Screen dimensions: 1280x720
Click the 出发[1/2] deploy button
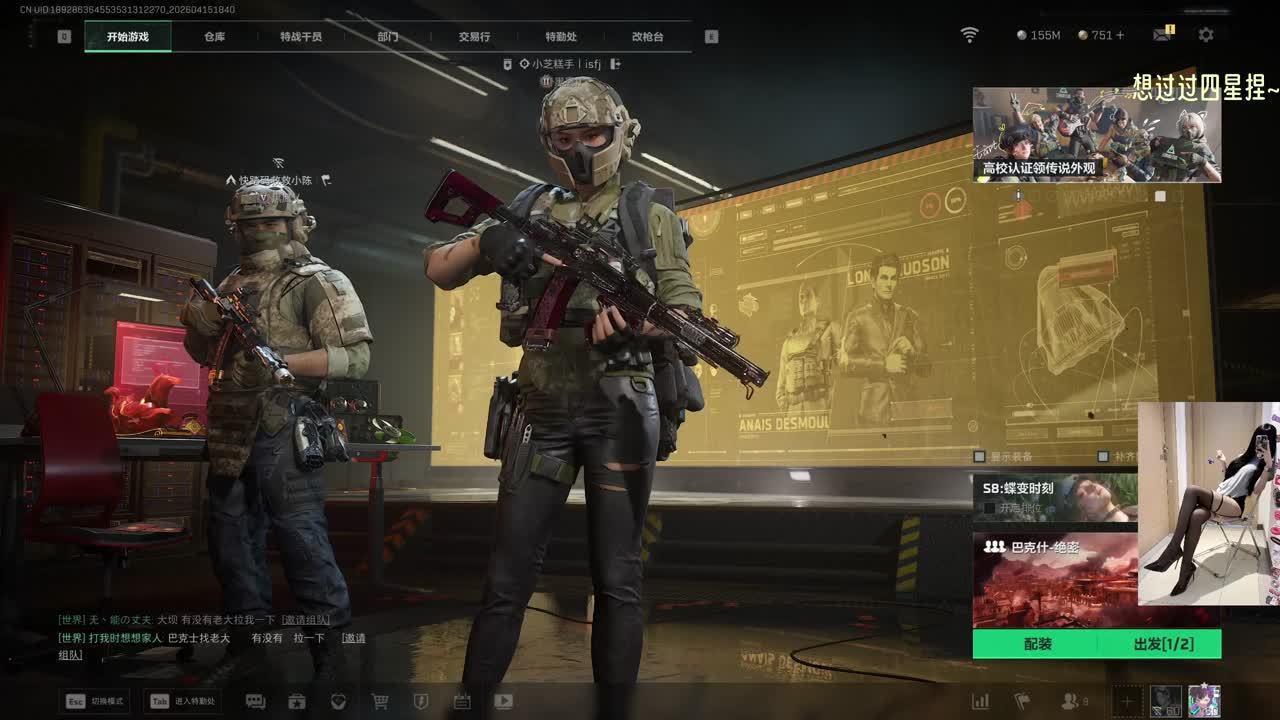coord(1163,644)
